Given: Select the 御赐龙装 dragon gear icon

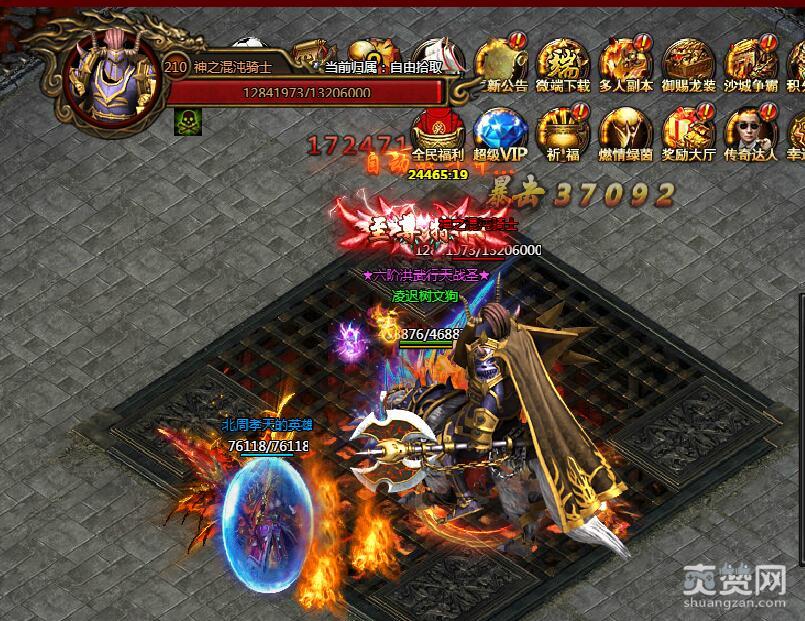Looking at the screenshot, I should (689, 62).
